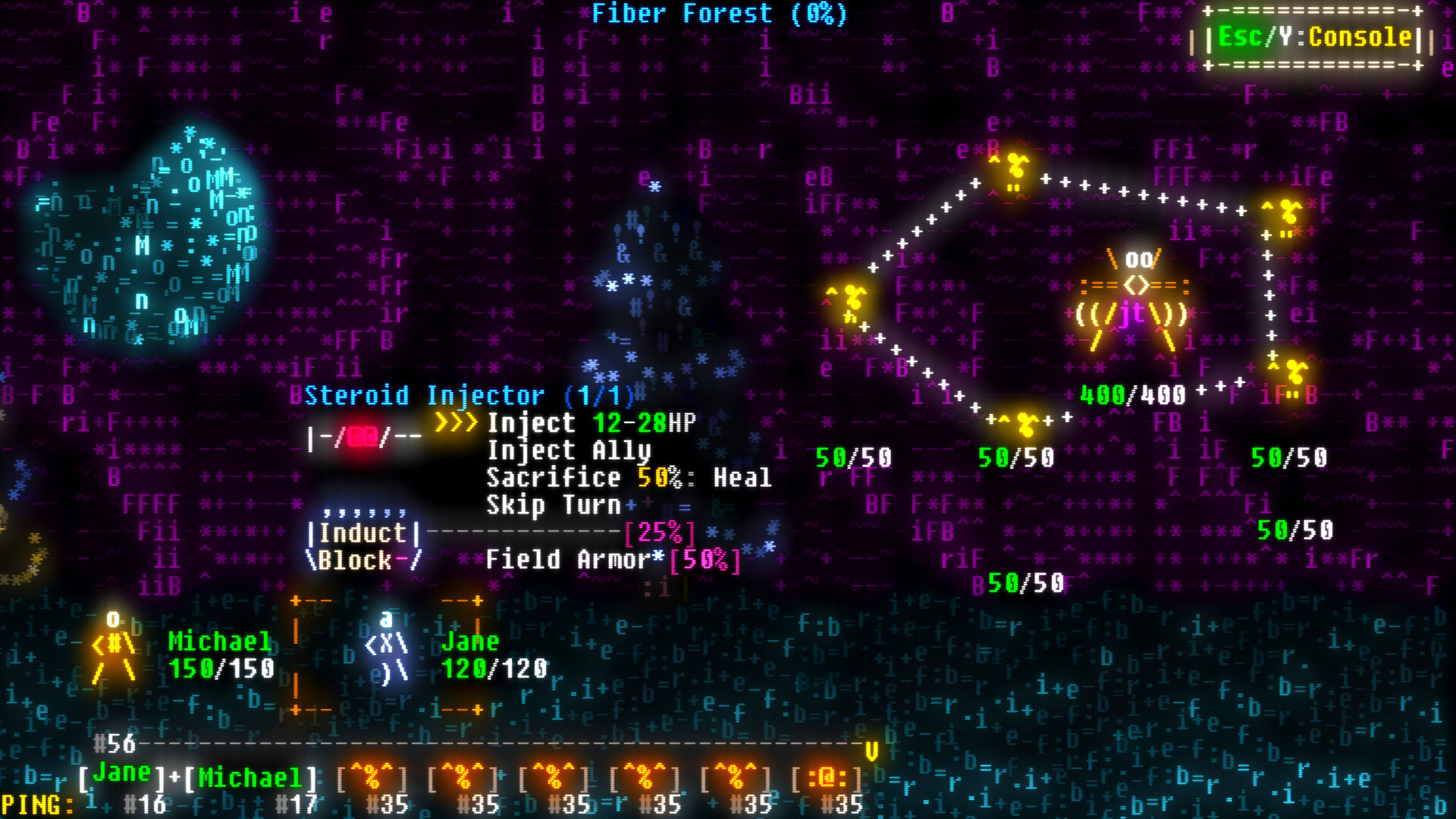Select the Steroid Injector weapon icon
1456x819 pixels.
click(x=364, y=436)
